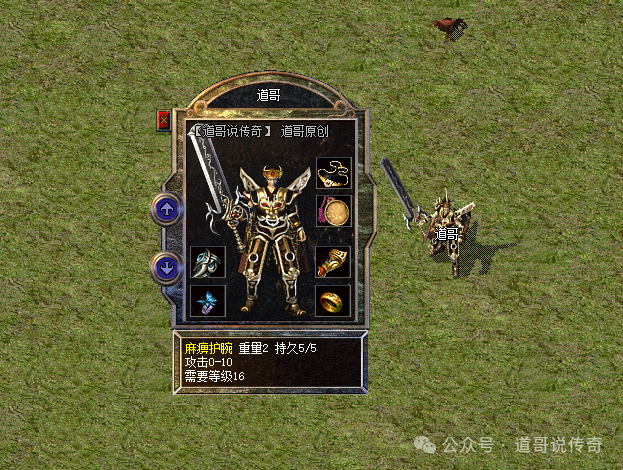The image size is (623, 470).
Task: Select the gold ring equipment slot
Action: [x=334, y=300]
